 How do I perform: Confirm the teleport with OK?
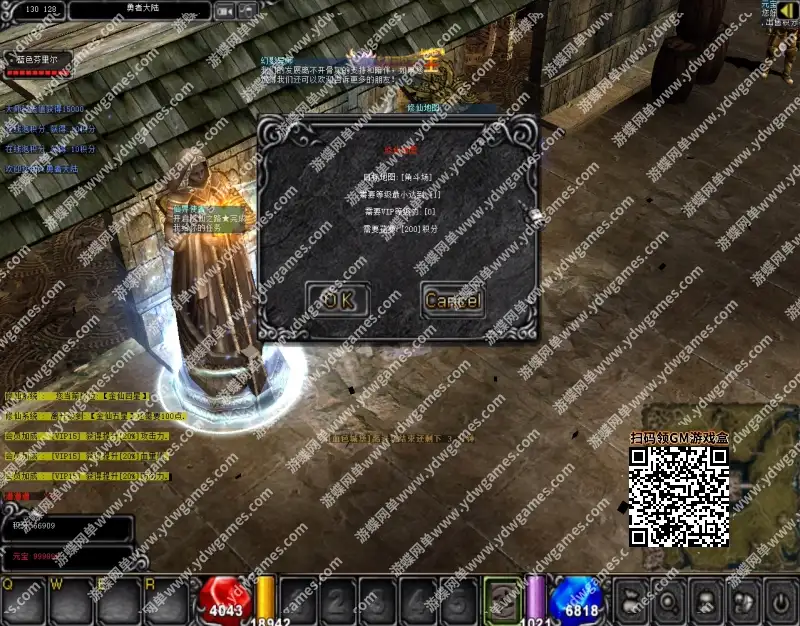(338, 299)
